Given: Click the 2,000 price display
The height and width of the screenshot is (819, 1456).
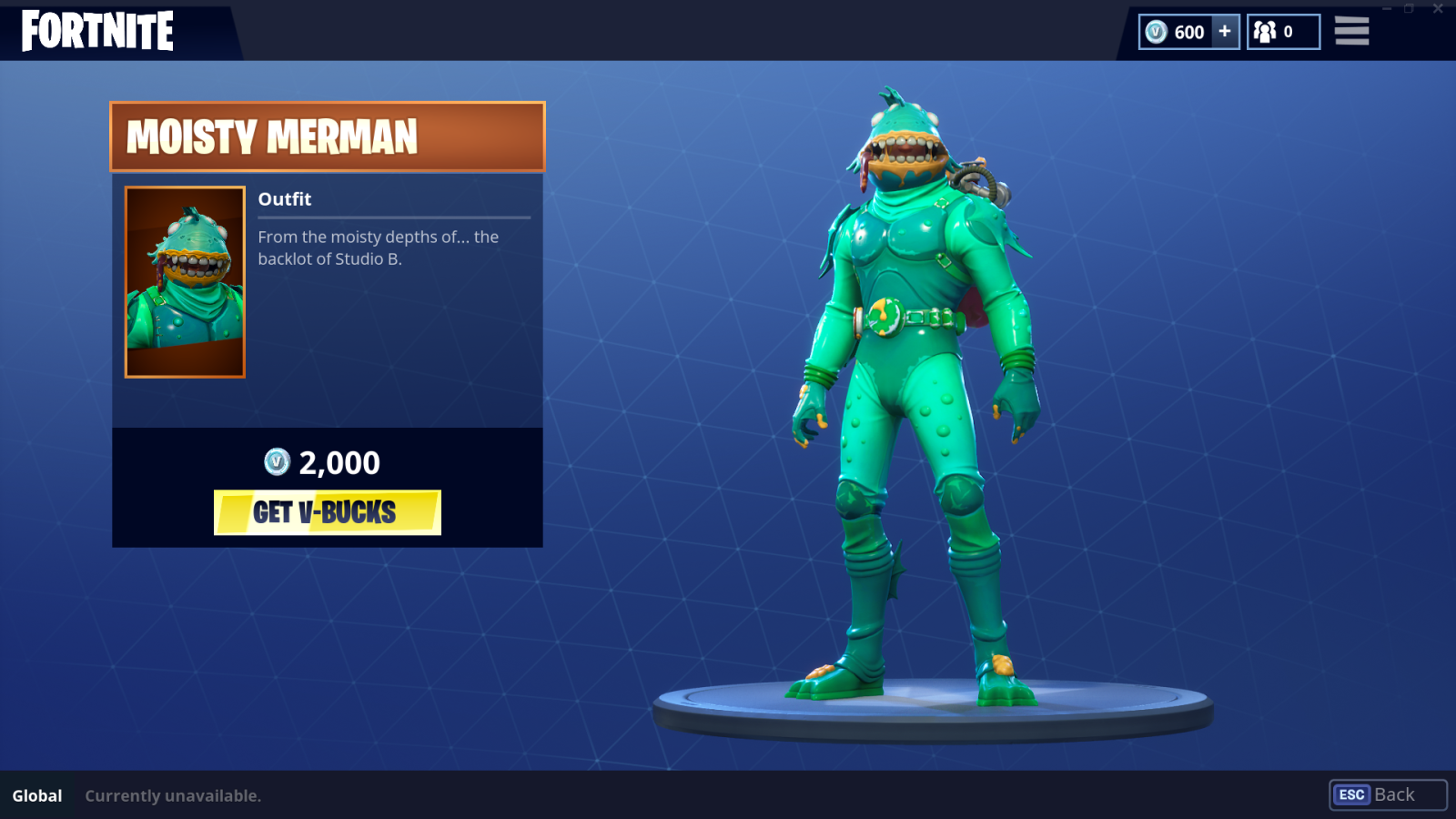Looking at the screenshot, I should coord(337,462).
